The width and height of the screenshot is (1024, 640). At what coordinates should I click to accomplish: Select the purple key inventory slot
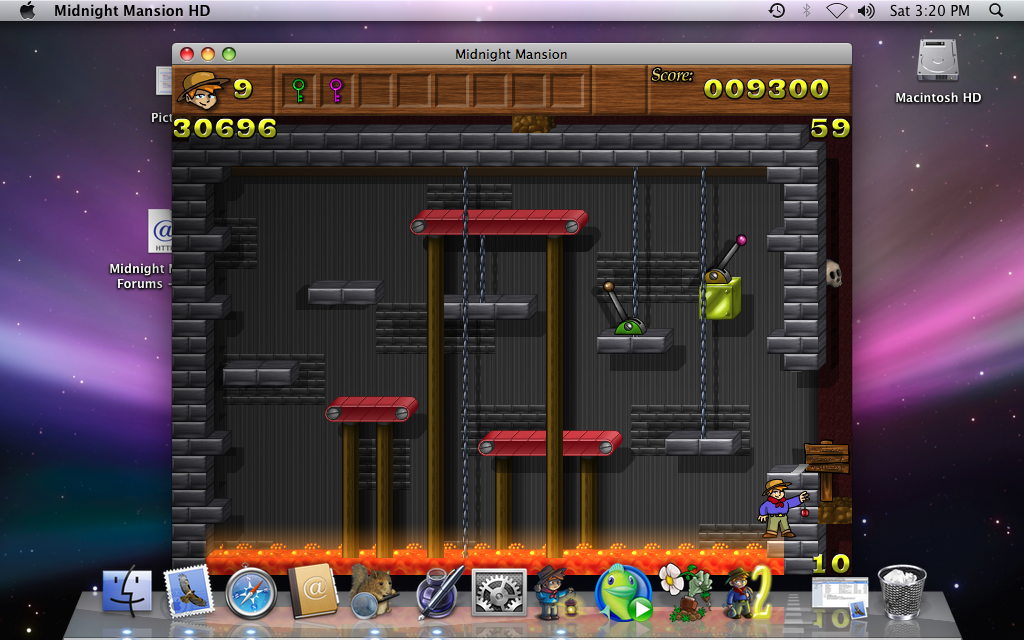[336, 91]
